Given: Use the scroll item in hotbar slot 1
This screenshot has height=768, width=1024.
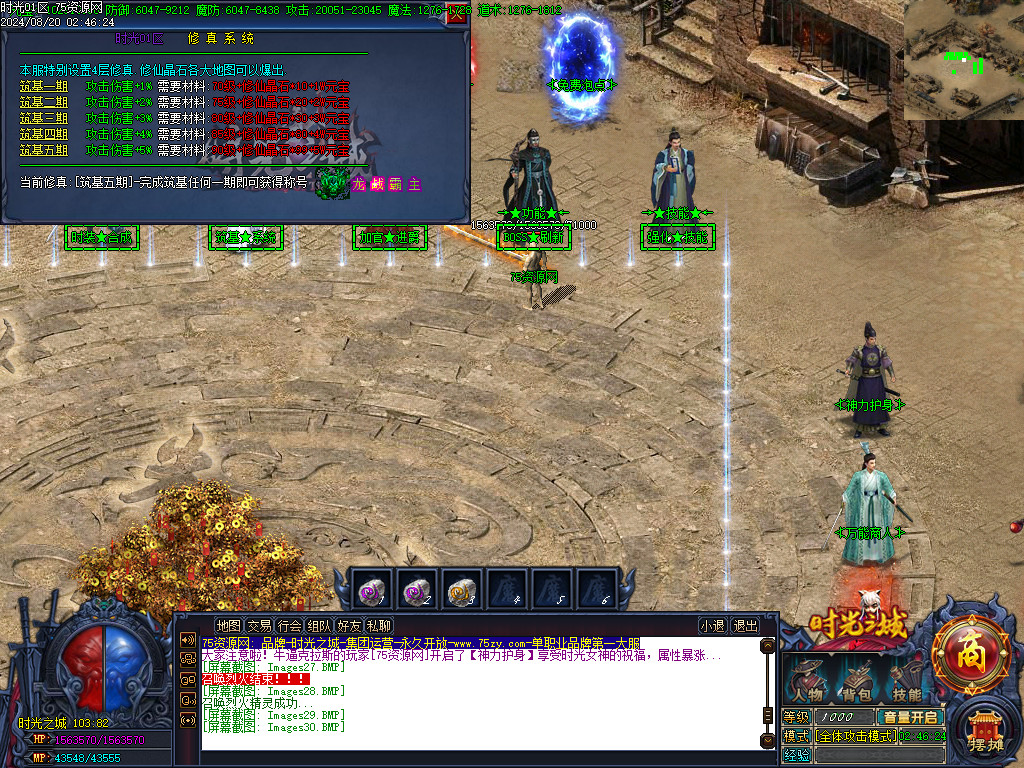Looking at the screenshot, I should tap(372, 591).
